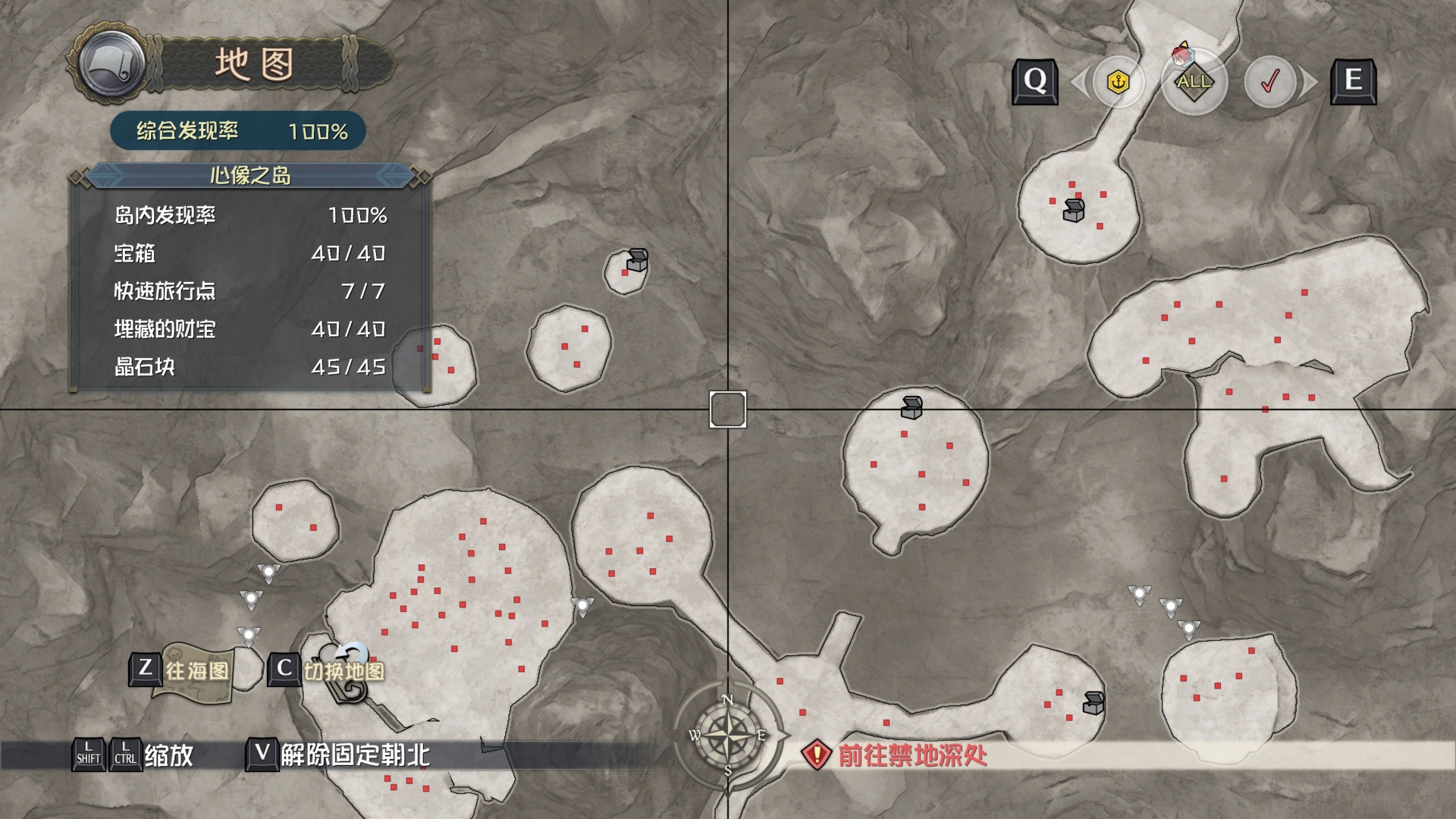Choose the ALL marker filter
Screen dimensions: 1456x819
1194,81
